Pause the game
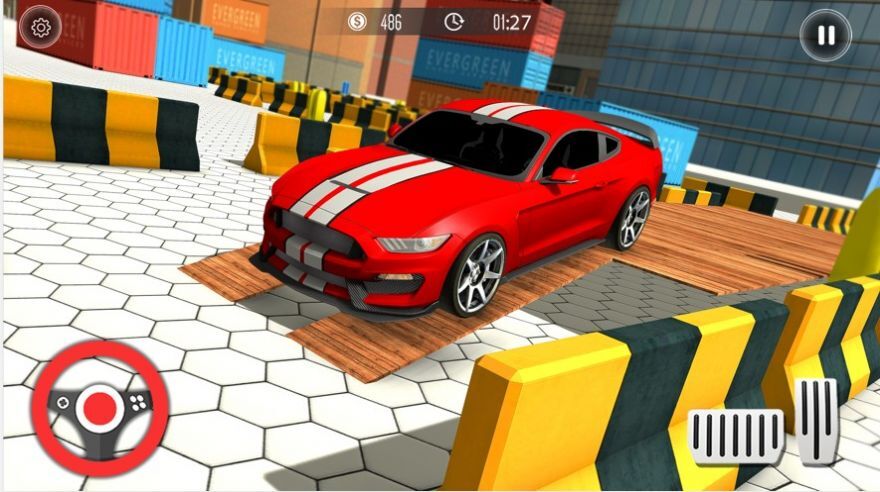 pyautogui.click(x=825, y=36)
